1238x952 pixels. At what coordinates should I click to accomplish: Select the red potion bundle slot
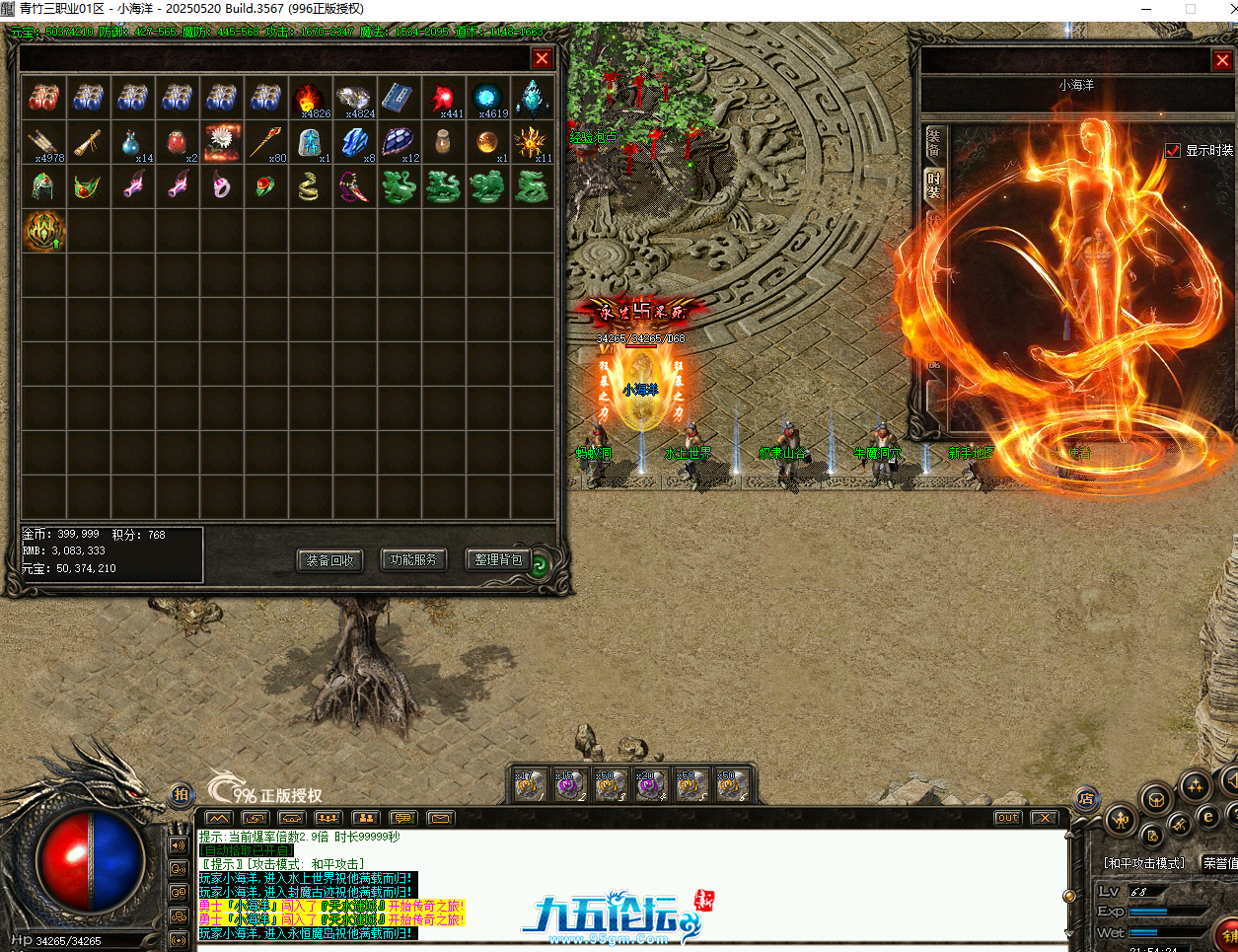pos(43,98)
